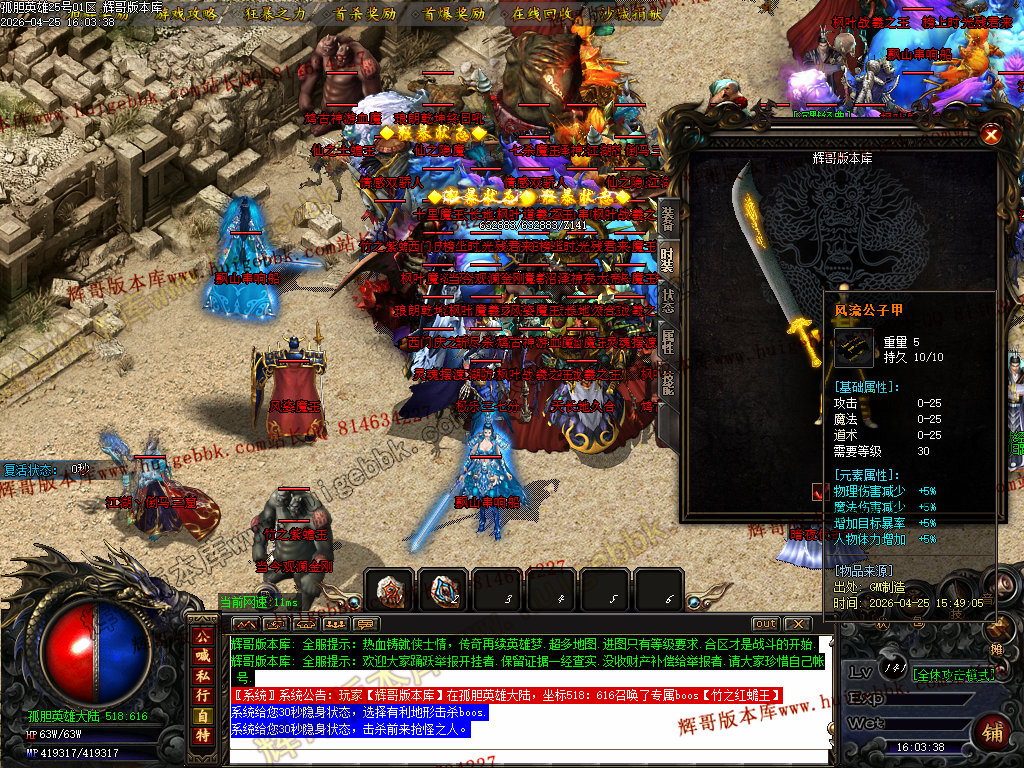Select the 状态 status tab
Viewport: 1024px width, 768px height.
click(x=668, y=300)
